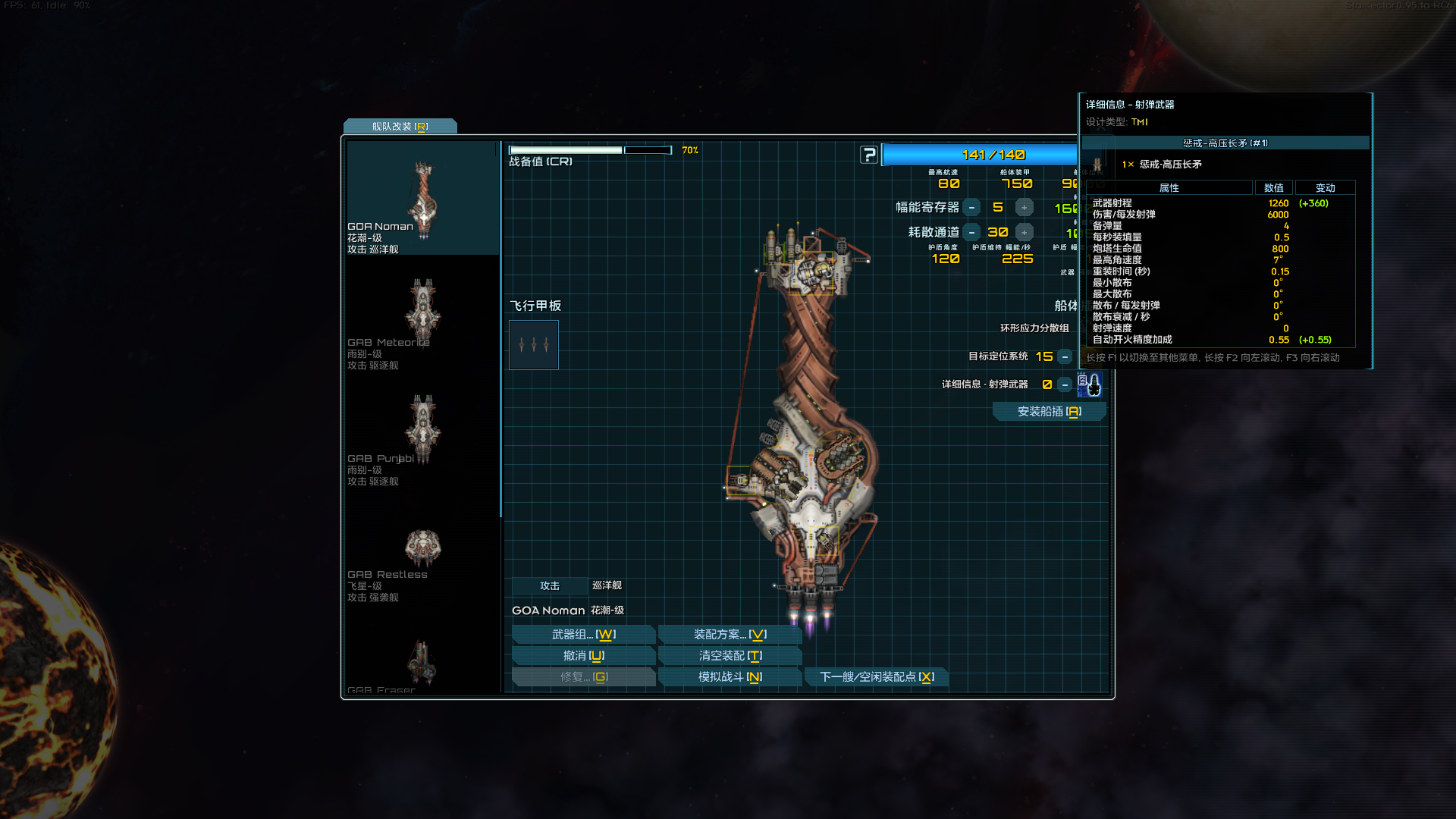Open the 武器组 weapon groups
Screen dimensions: 1456x819
click(583, 635)
